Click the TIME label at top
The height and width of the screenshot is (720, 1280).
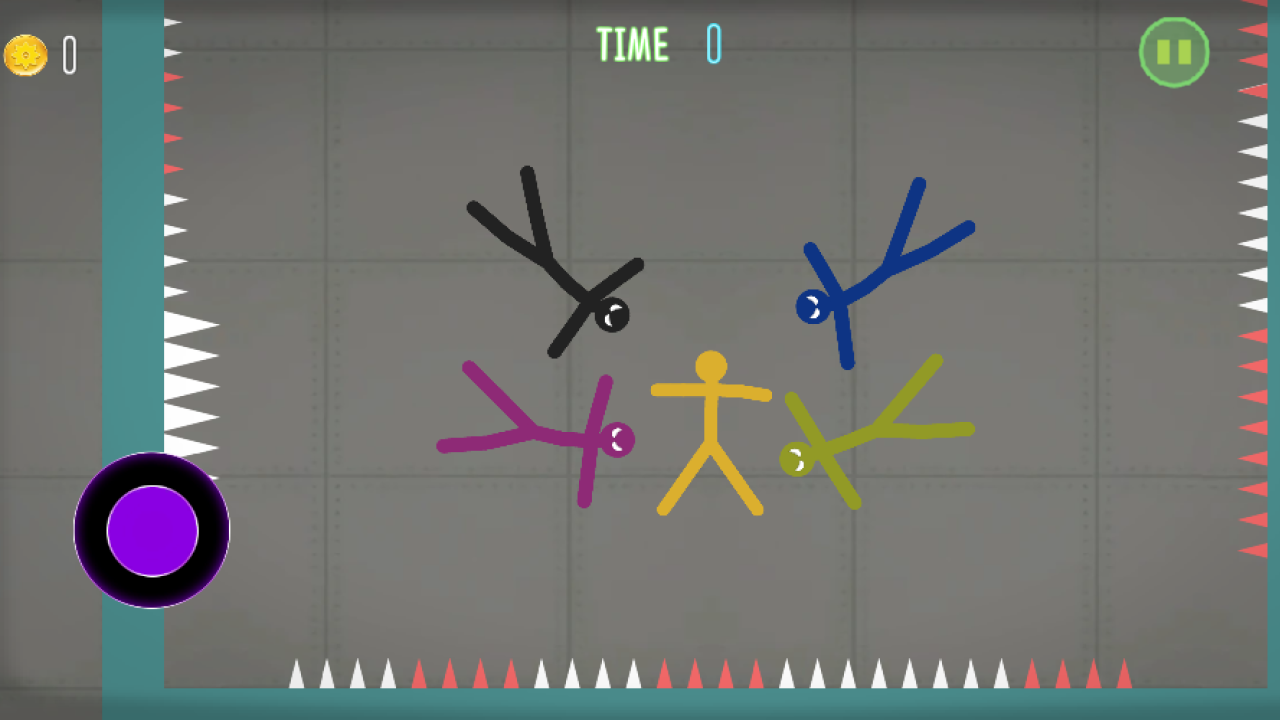632,45
